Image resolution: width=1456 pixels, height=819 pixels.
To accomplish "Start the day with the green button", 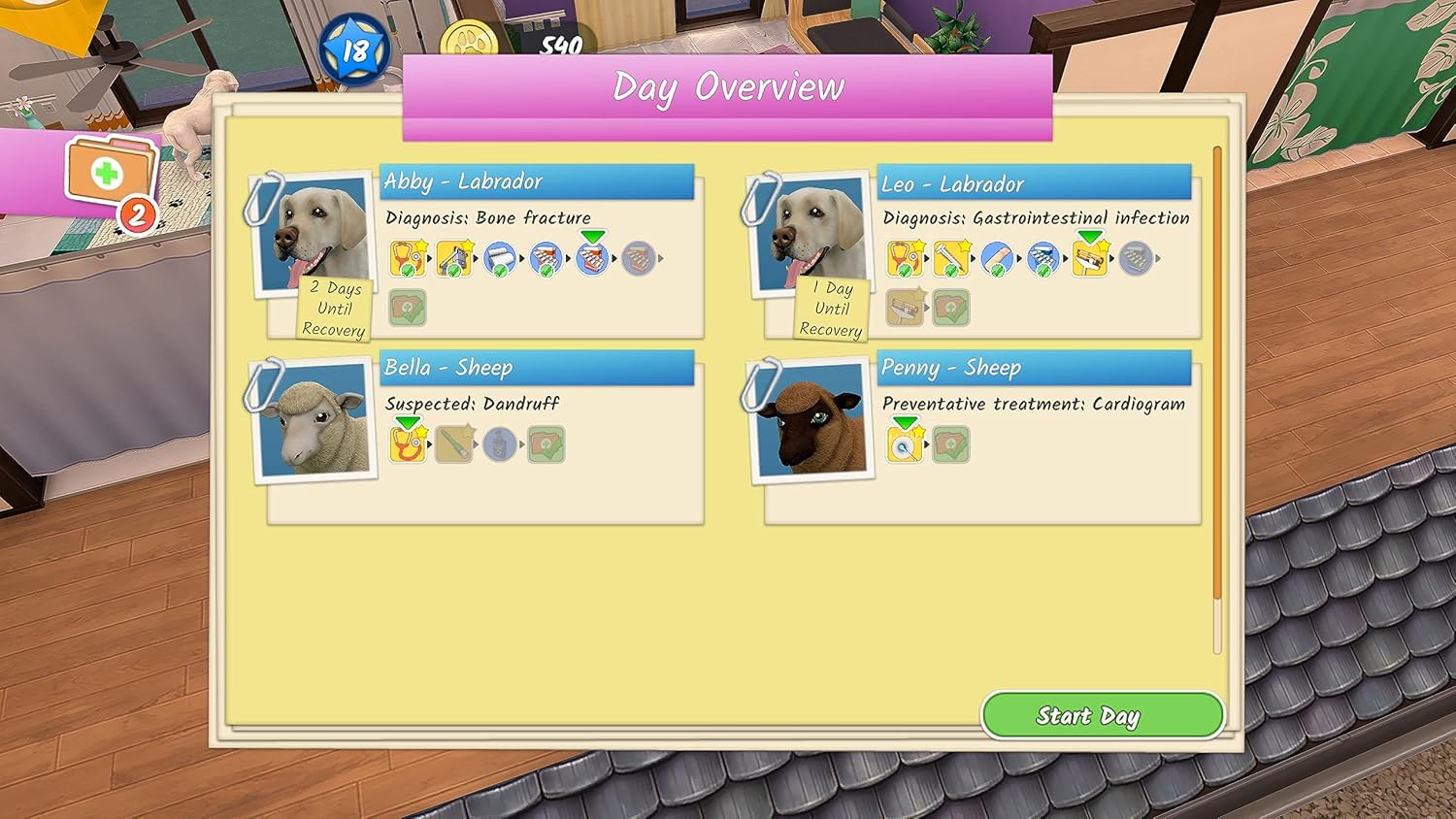I will coord(1102,716).
